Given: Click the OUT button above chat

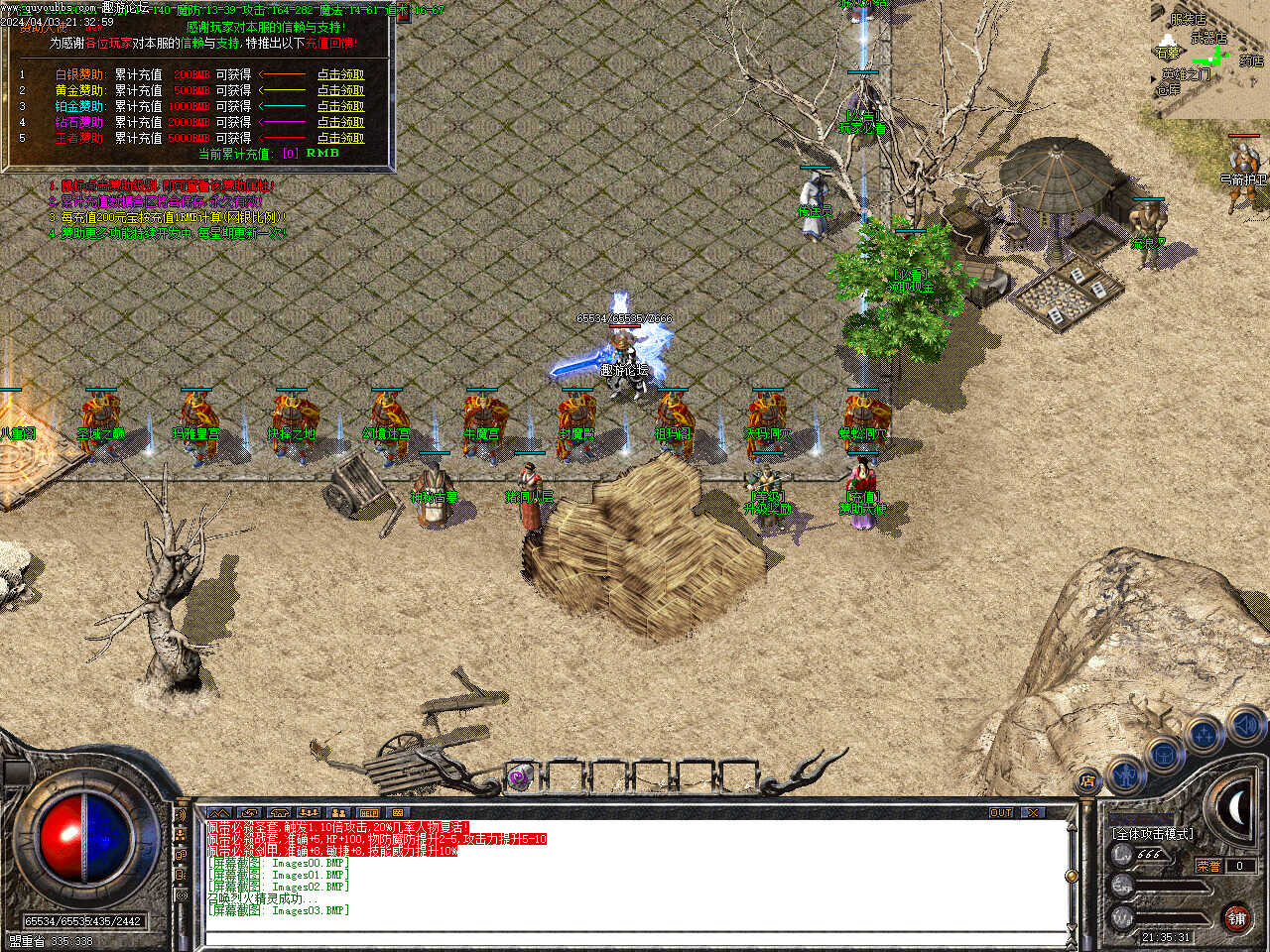Looking at the screenshot, I should pyautogui.click(x=1001, y=812).
